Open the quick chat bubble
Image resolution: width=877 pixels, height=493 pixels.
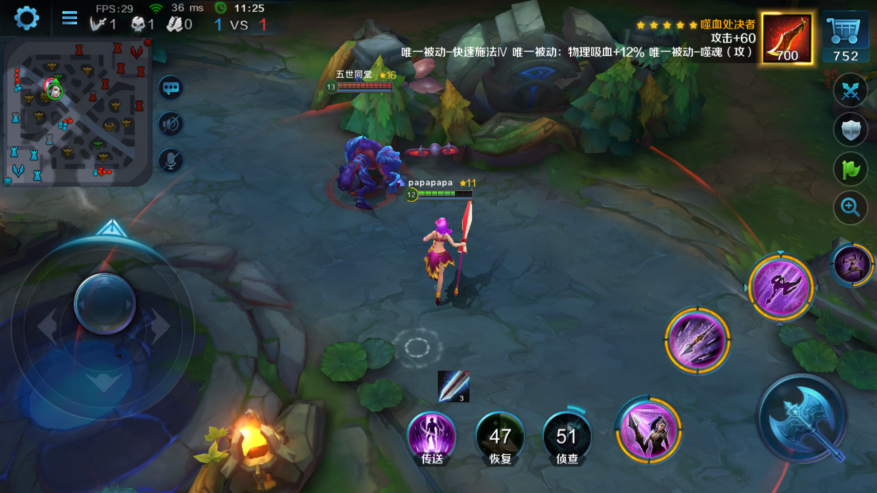tap(170, 88)
